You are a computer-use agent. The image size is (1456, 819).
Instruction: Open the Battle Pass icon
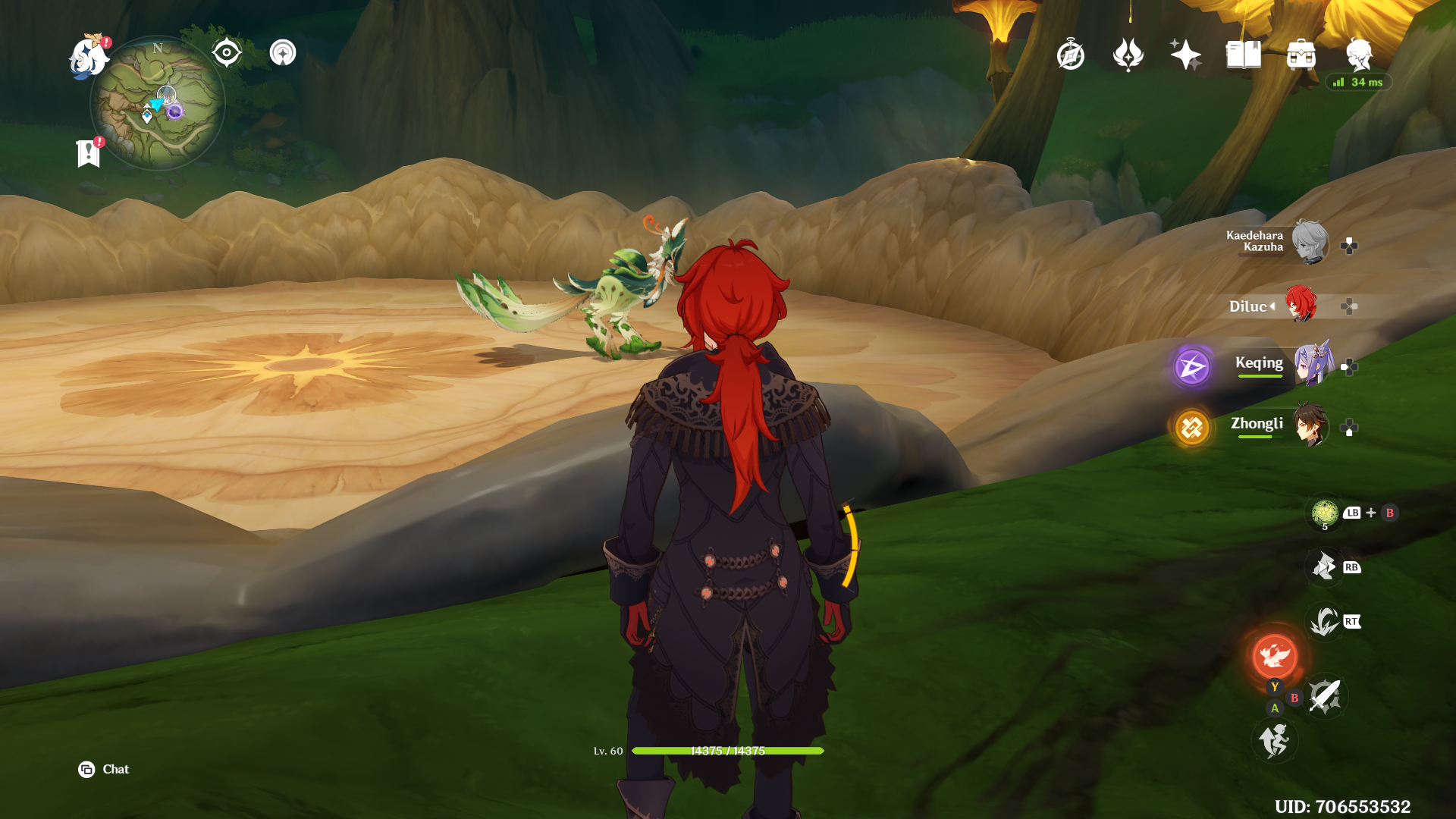coord(1129,55)
